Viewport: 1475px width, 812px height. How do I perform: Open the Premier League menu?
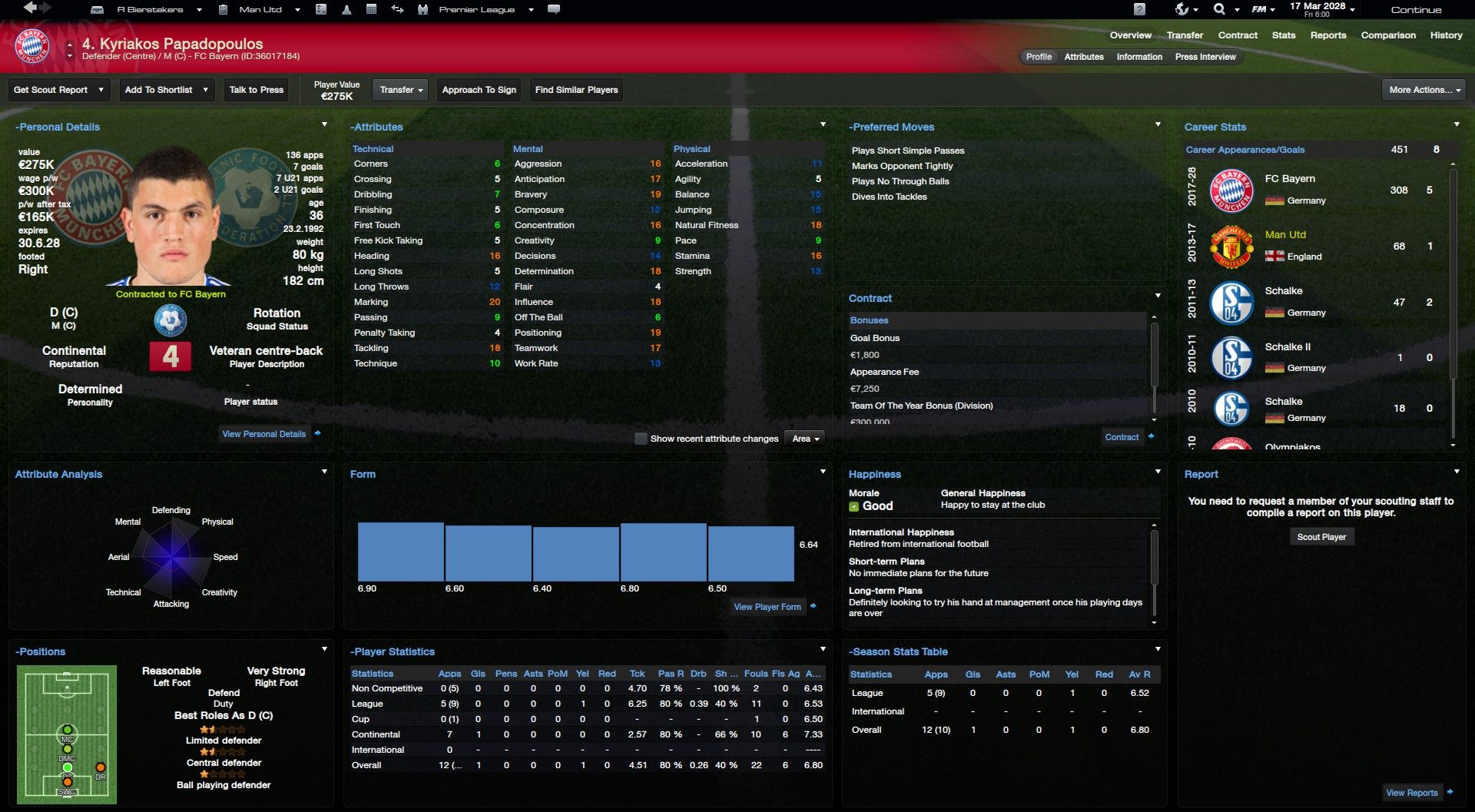coord(476,10)
